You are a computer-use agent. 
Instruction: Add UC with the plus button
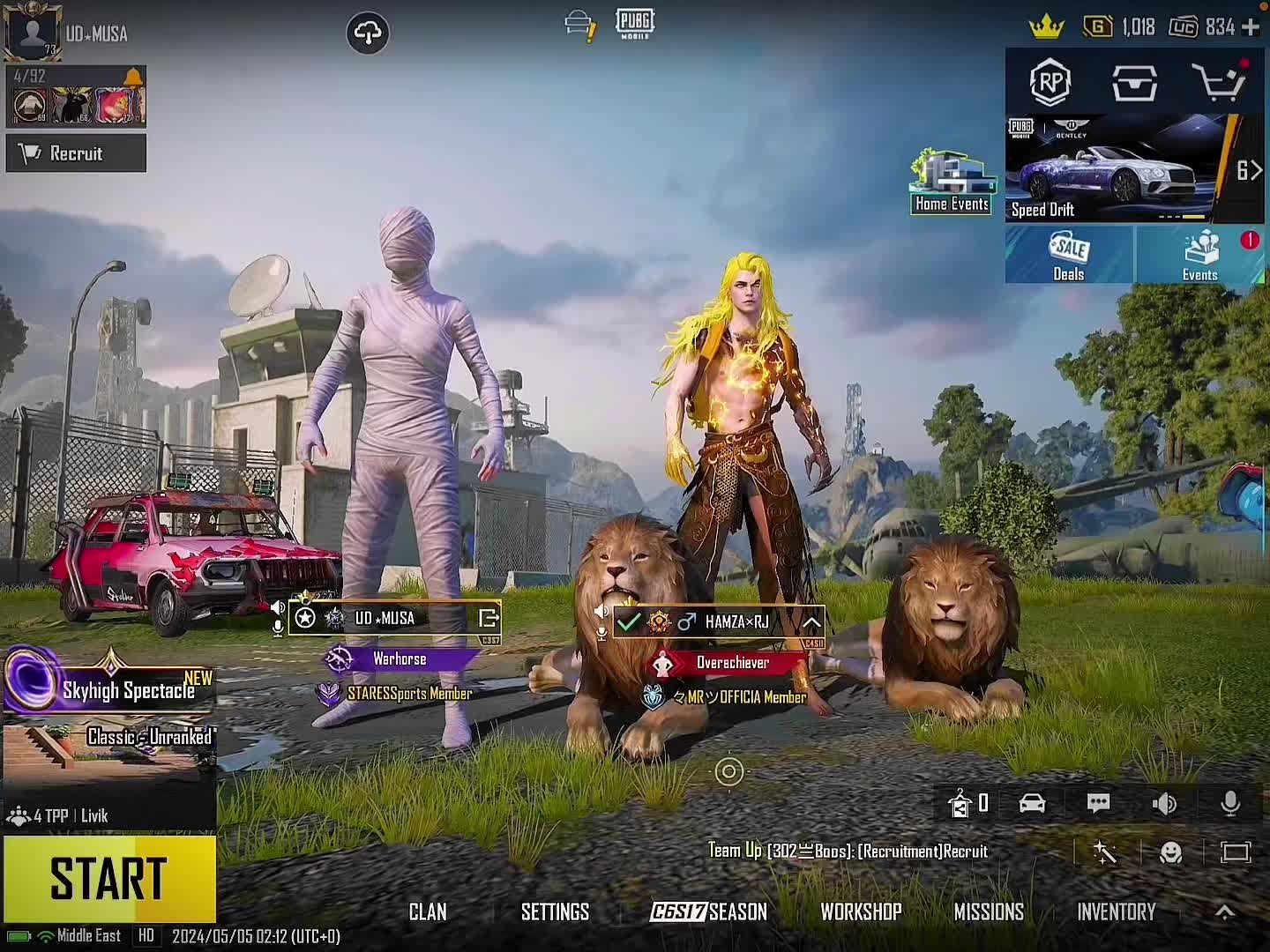click(1251, 27)
